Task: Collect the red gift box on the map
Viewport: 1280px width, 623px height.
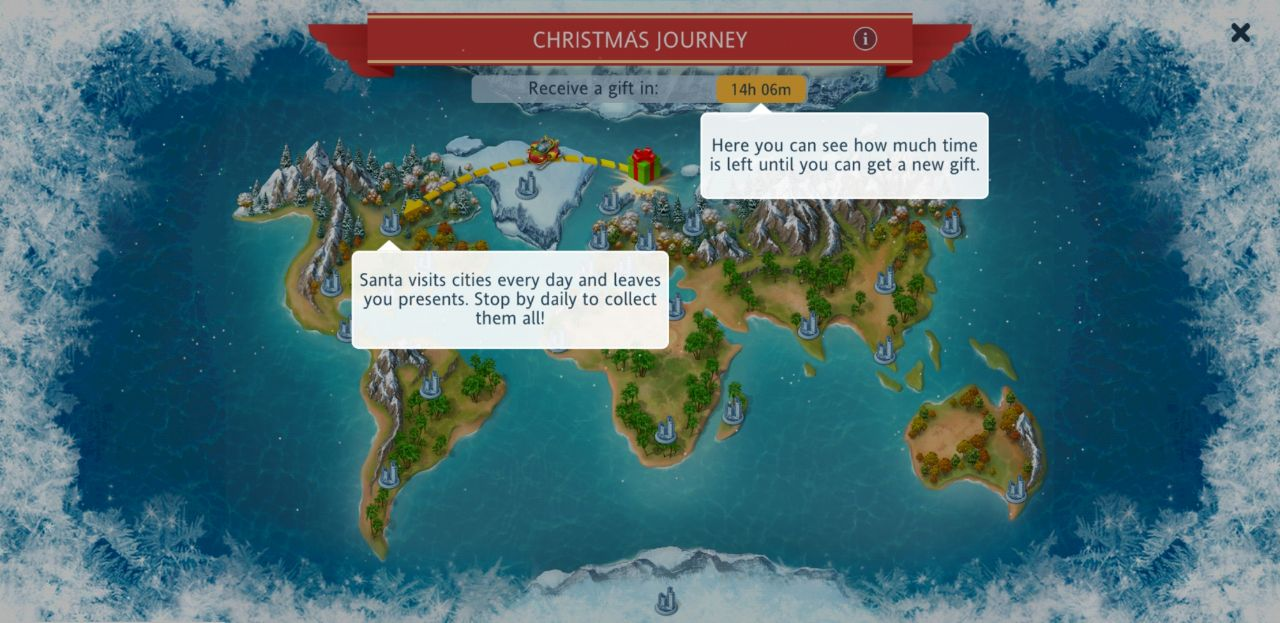Action: 644,165
